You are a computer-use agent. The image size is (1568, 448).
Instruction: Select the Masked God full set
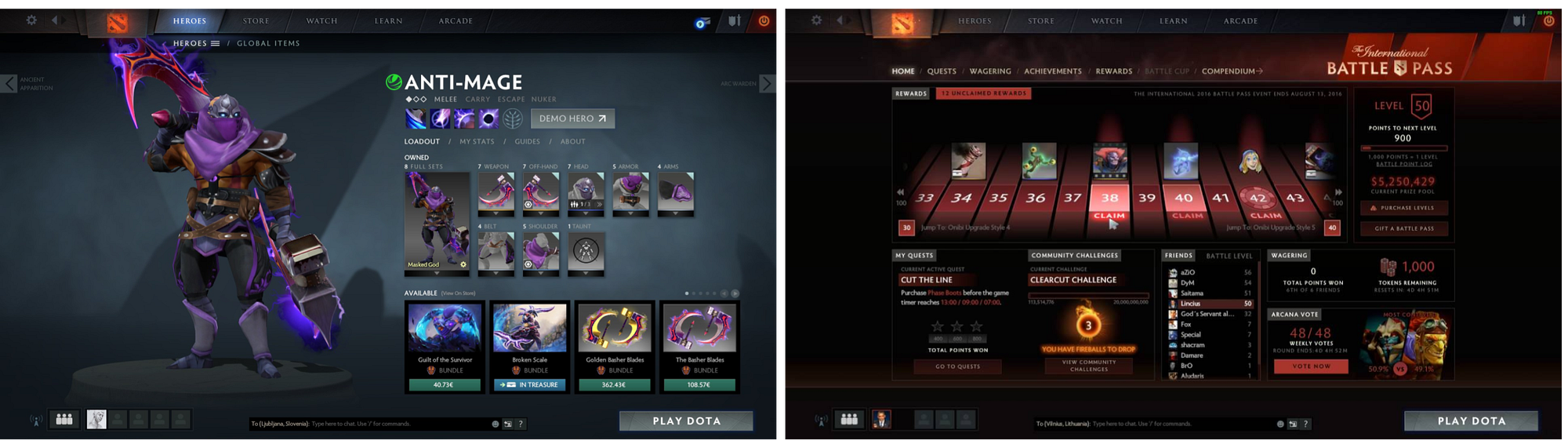coord(437,221)
